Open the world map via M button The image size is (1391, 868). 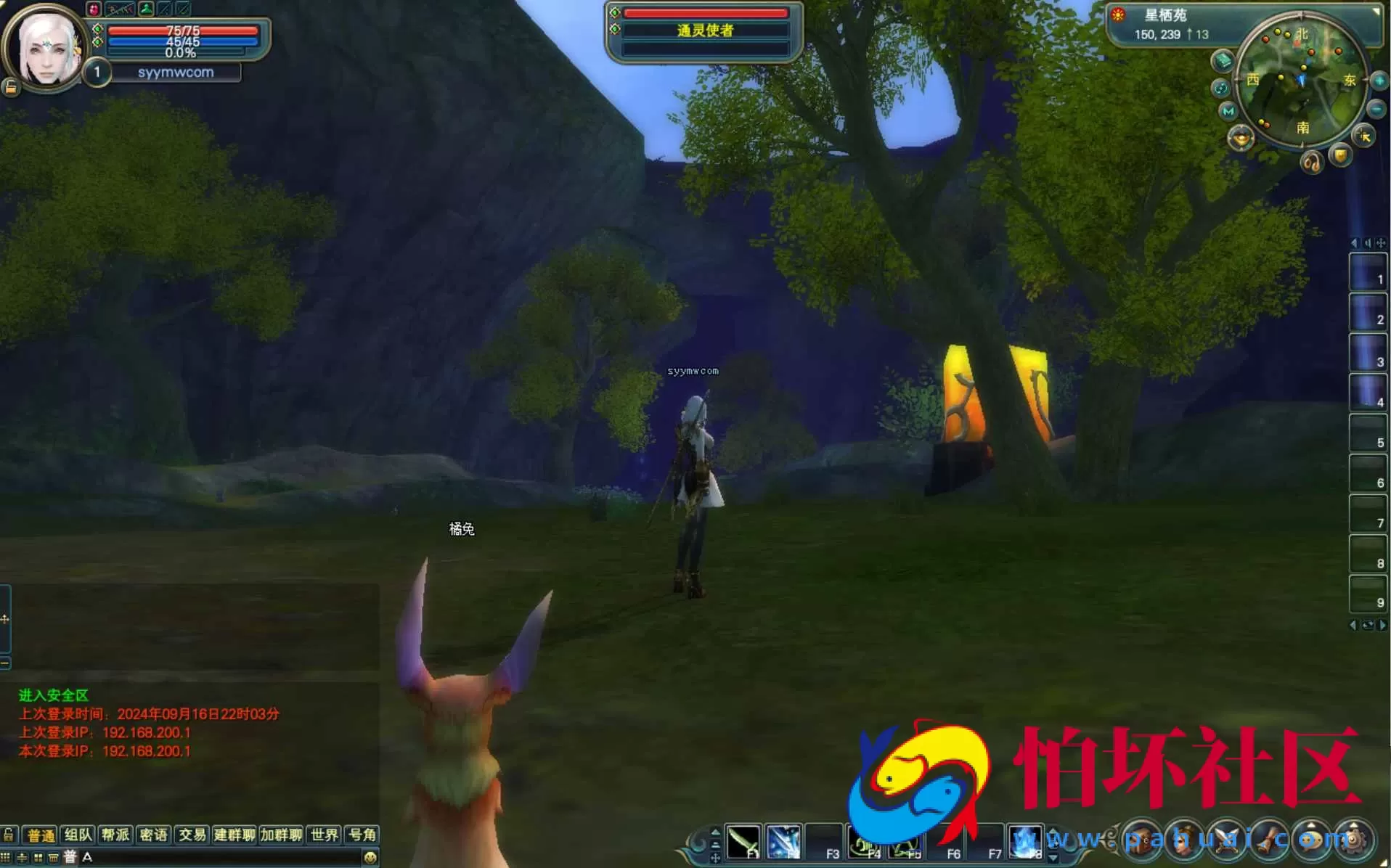click(1228, 111)
